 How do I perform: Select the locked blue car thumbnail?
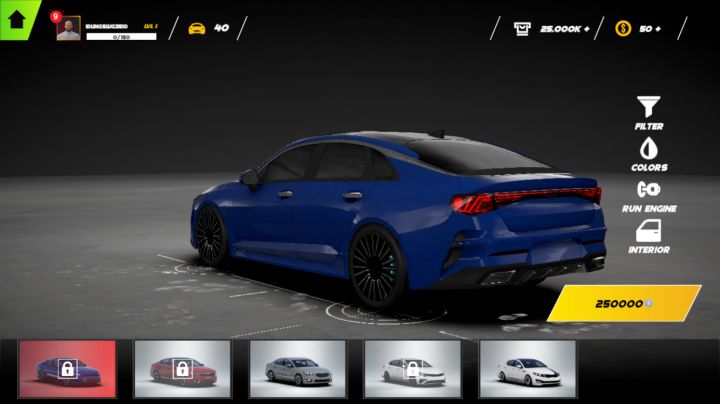pyautogui.click(x=67, y=369)
